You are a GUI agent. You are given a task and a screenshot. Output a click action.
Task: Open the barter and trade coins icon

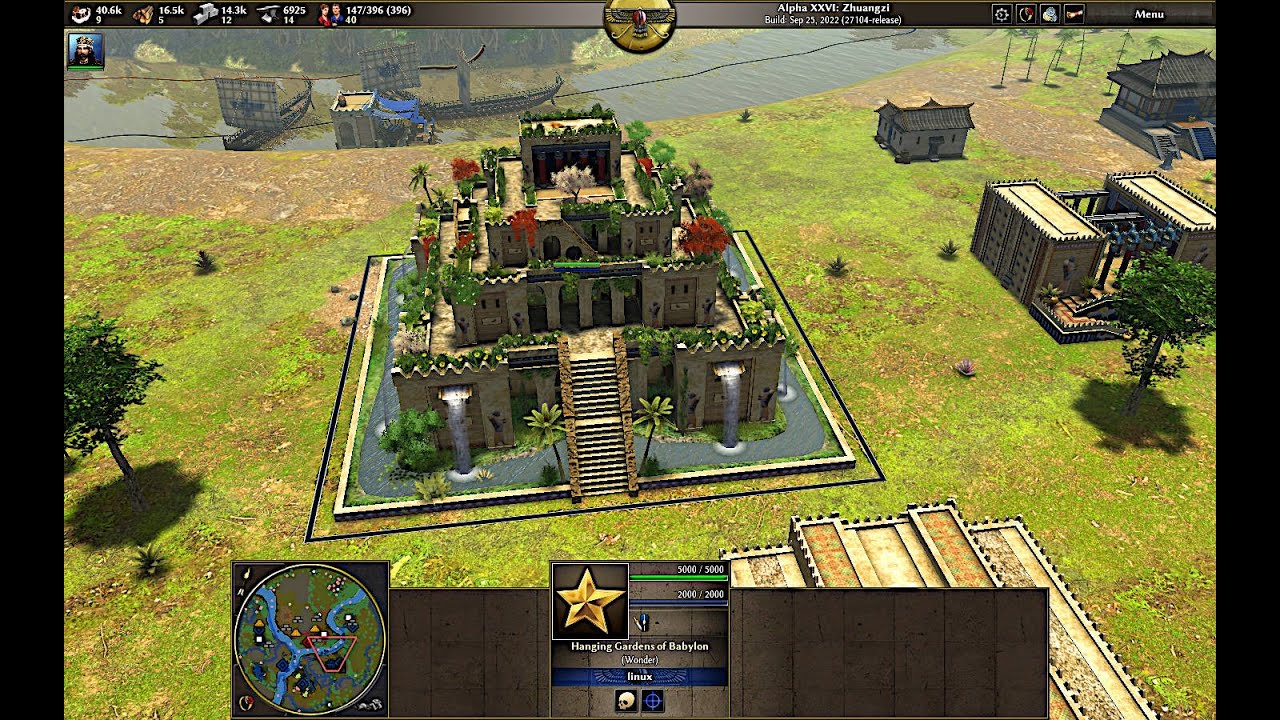coord(1049,14)
